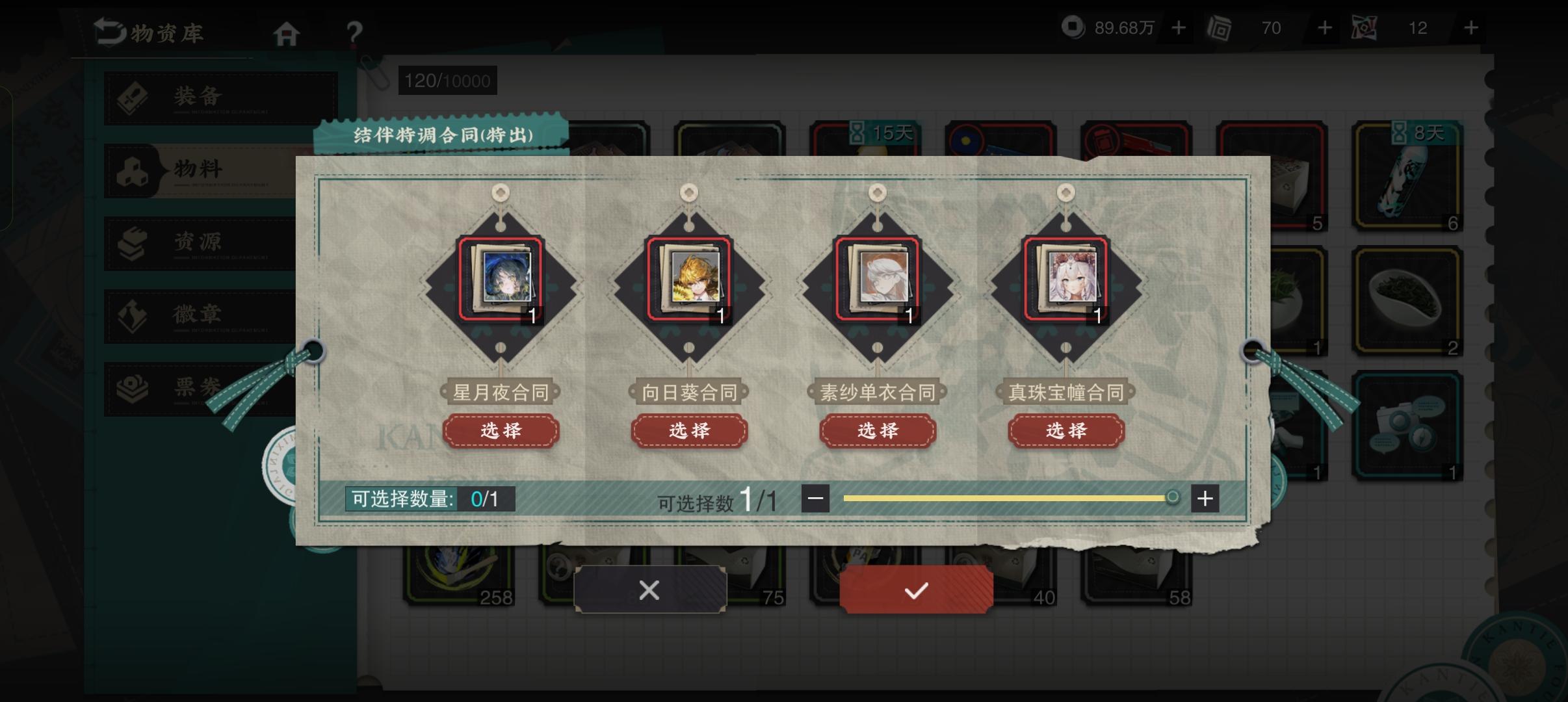Click the home icon in the top bar
The width and height of the screenshot is (1568, 702).
(x=287, y=32)
